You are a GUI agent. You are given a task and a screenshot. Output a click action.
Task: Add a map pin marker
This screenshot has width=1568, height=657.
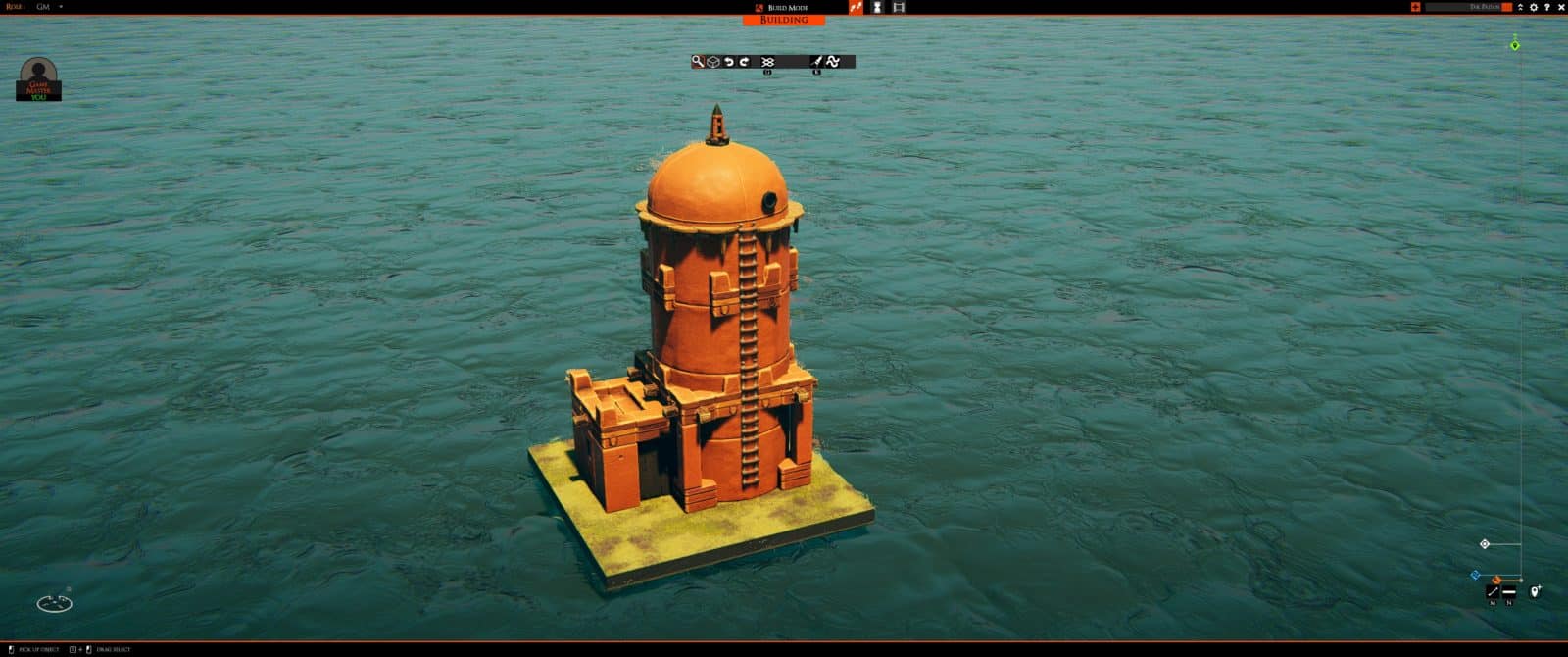pos(1536,591)
